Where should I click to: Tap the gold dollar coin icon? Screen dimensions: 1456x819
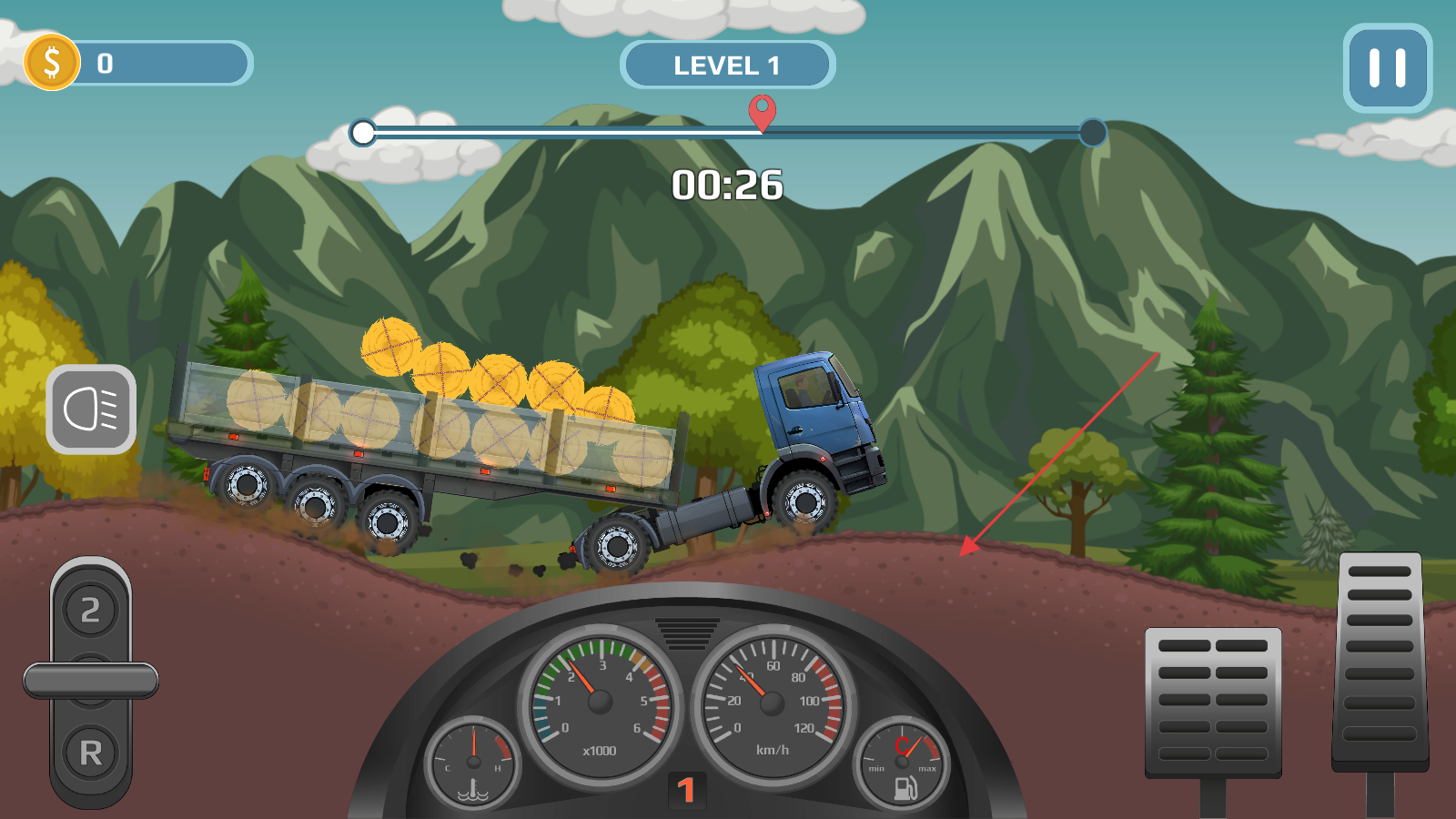[x=52, y=63]
